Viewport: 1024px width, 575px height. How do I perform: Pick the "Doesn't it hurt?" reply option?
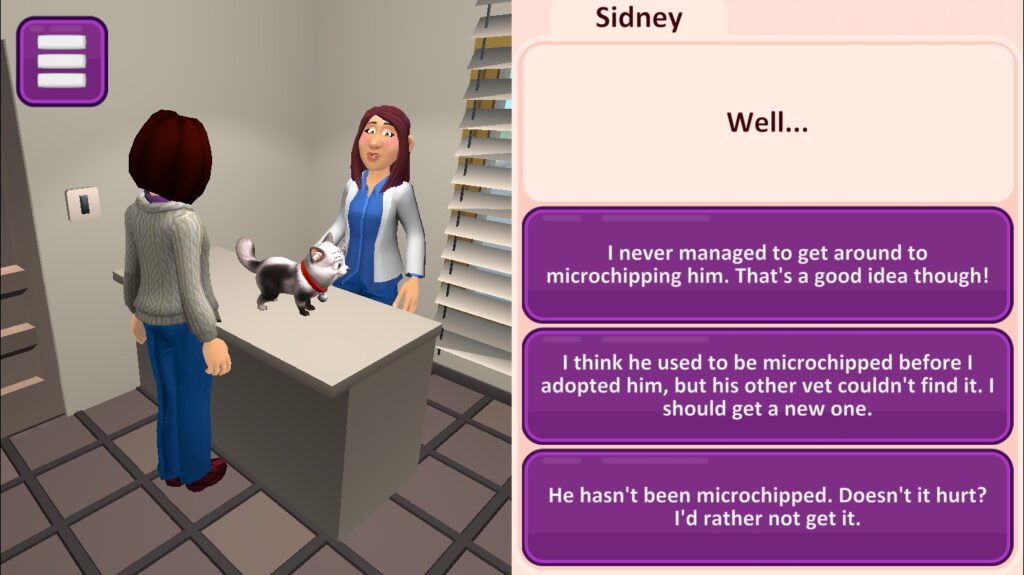pos(767,507)
